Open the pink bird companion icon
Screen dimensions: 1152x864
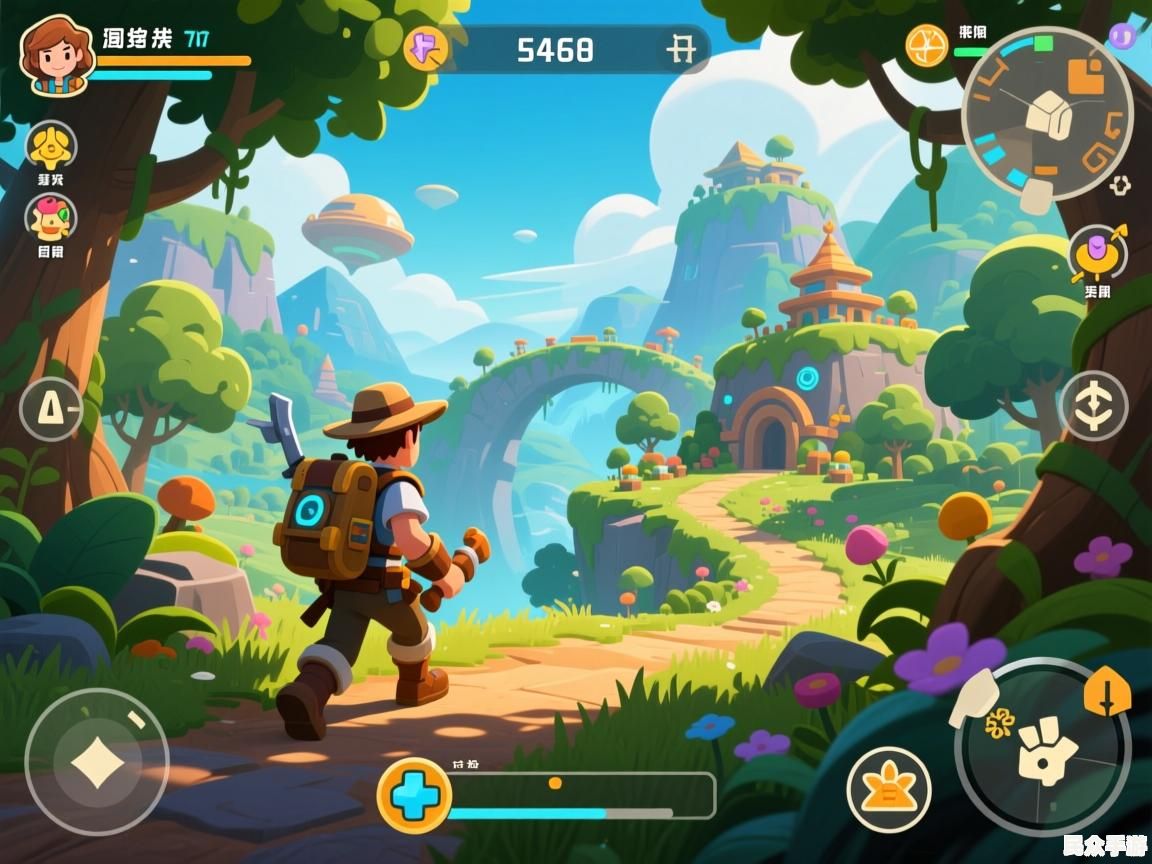click(50, 218)
